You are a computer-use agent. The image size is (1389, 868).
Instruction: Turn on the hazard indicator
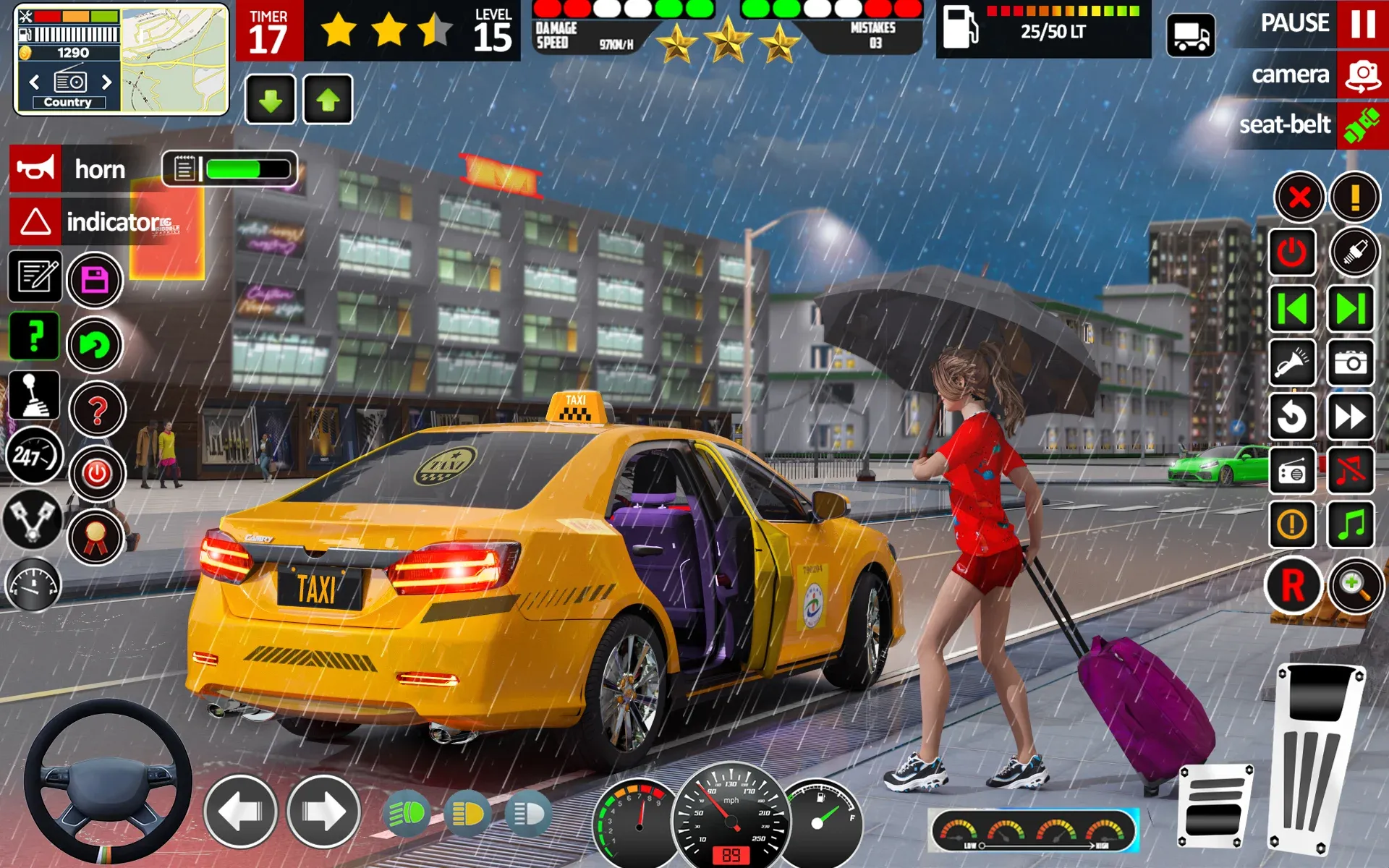35,222
